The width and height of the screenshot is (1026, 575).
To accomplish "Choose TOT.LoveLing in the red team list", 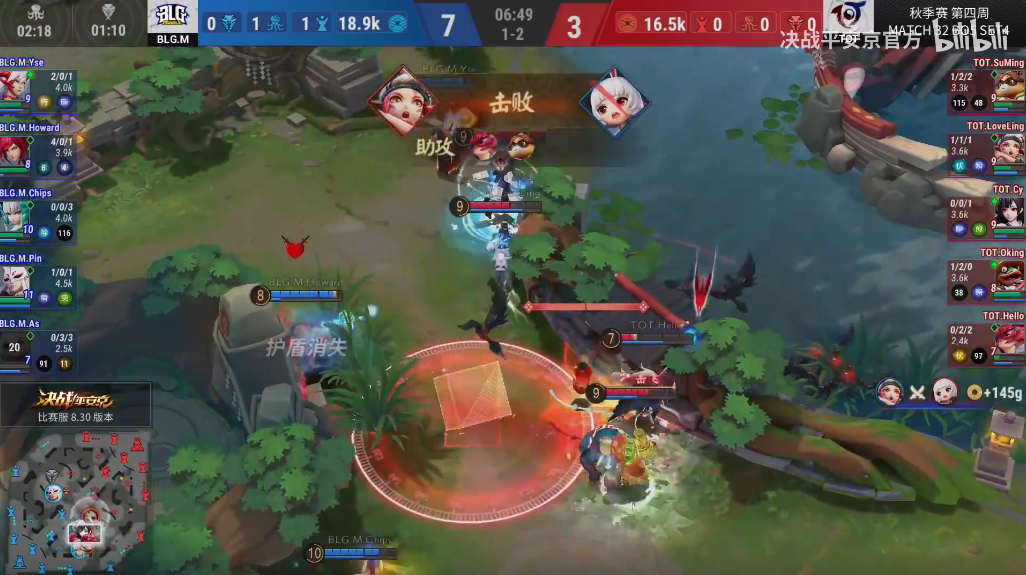I will pos(1008,148).
